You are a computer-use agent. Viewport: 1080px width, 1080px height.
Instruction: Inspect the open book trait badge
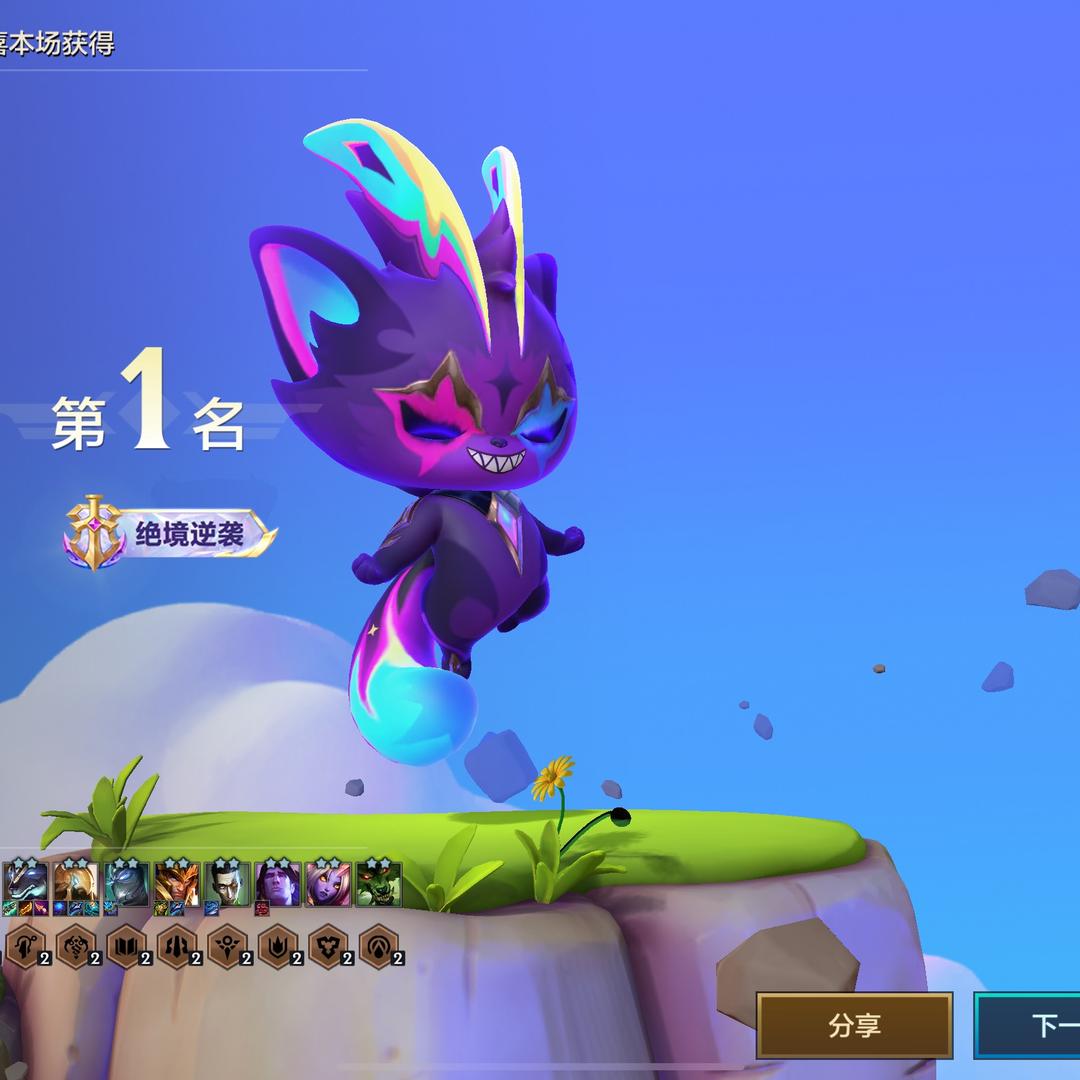[126, 946]
